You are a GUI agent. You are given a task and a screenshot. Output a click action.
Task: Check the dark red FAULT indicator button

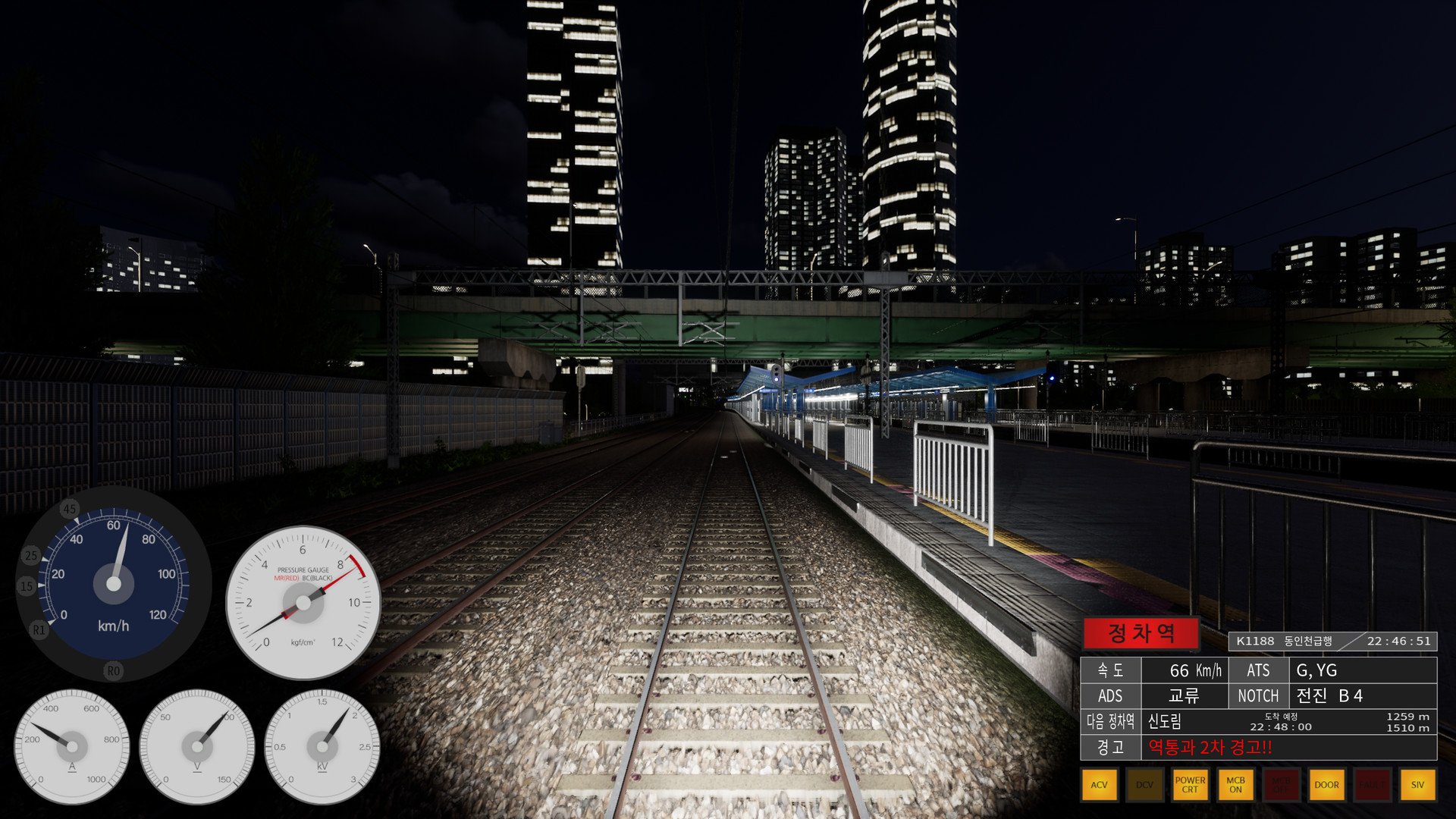pyautogui.click(x=1372, y=785)
